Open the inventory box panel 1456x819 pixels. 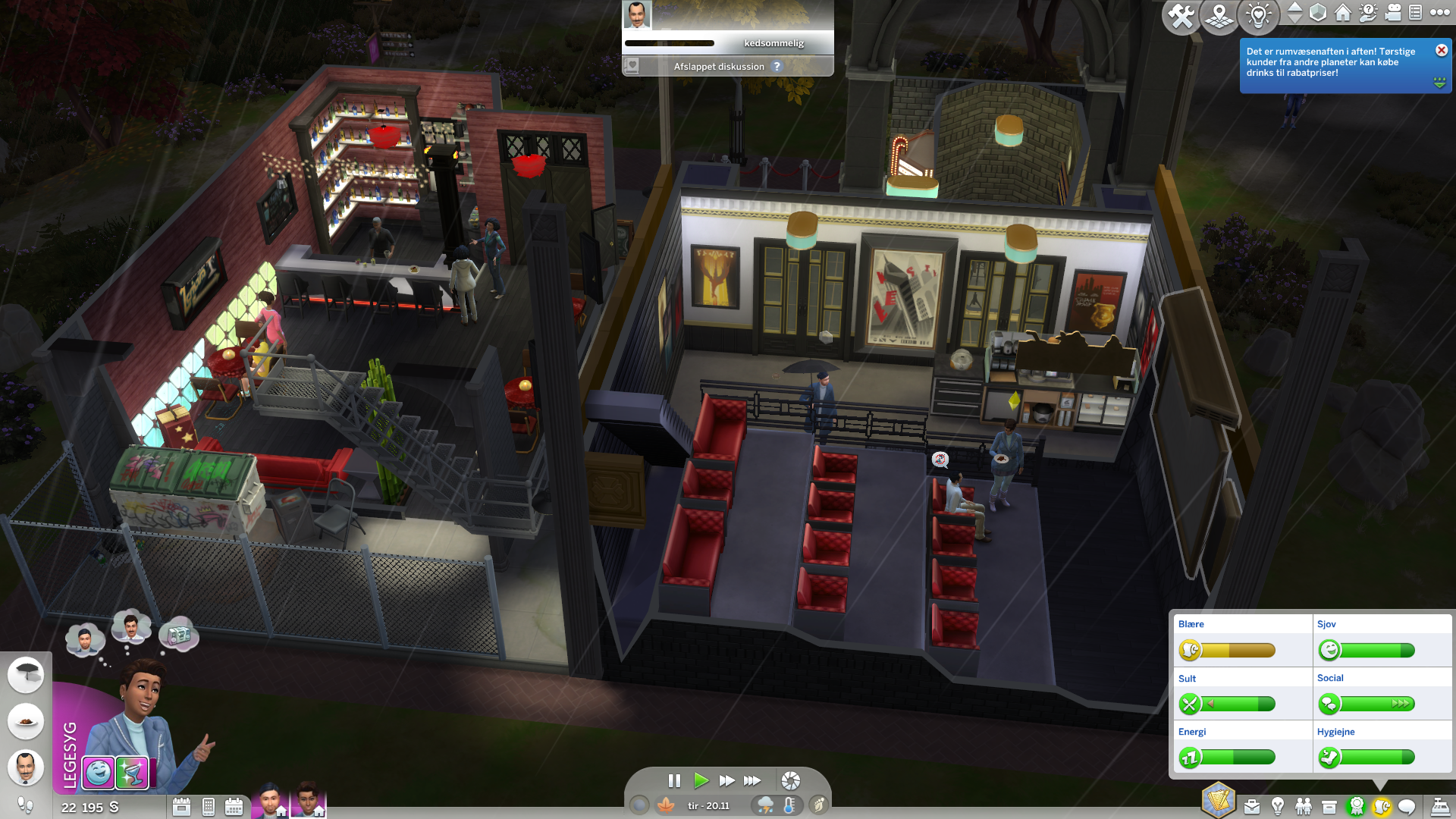(1329, 807)
